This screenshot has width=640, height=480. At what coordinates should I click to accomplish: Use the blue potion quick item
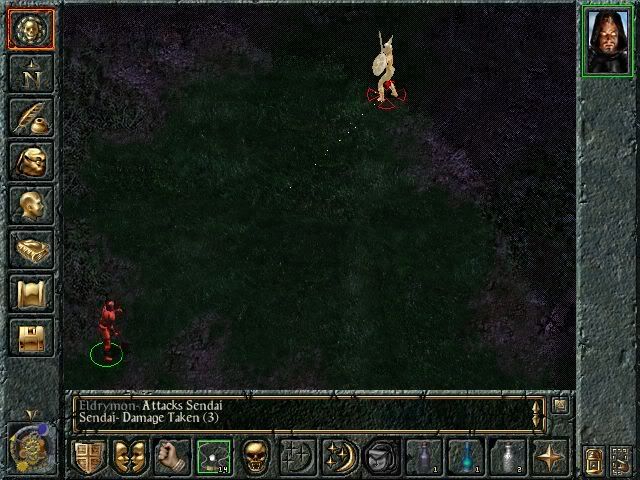click(x=465, y=456)
